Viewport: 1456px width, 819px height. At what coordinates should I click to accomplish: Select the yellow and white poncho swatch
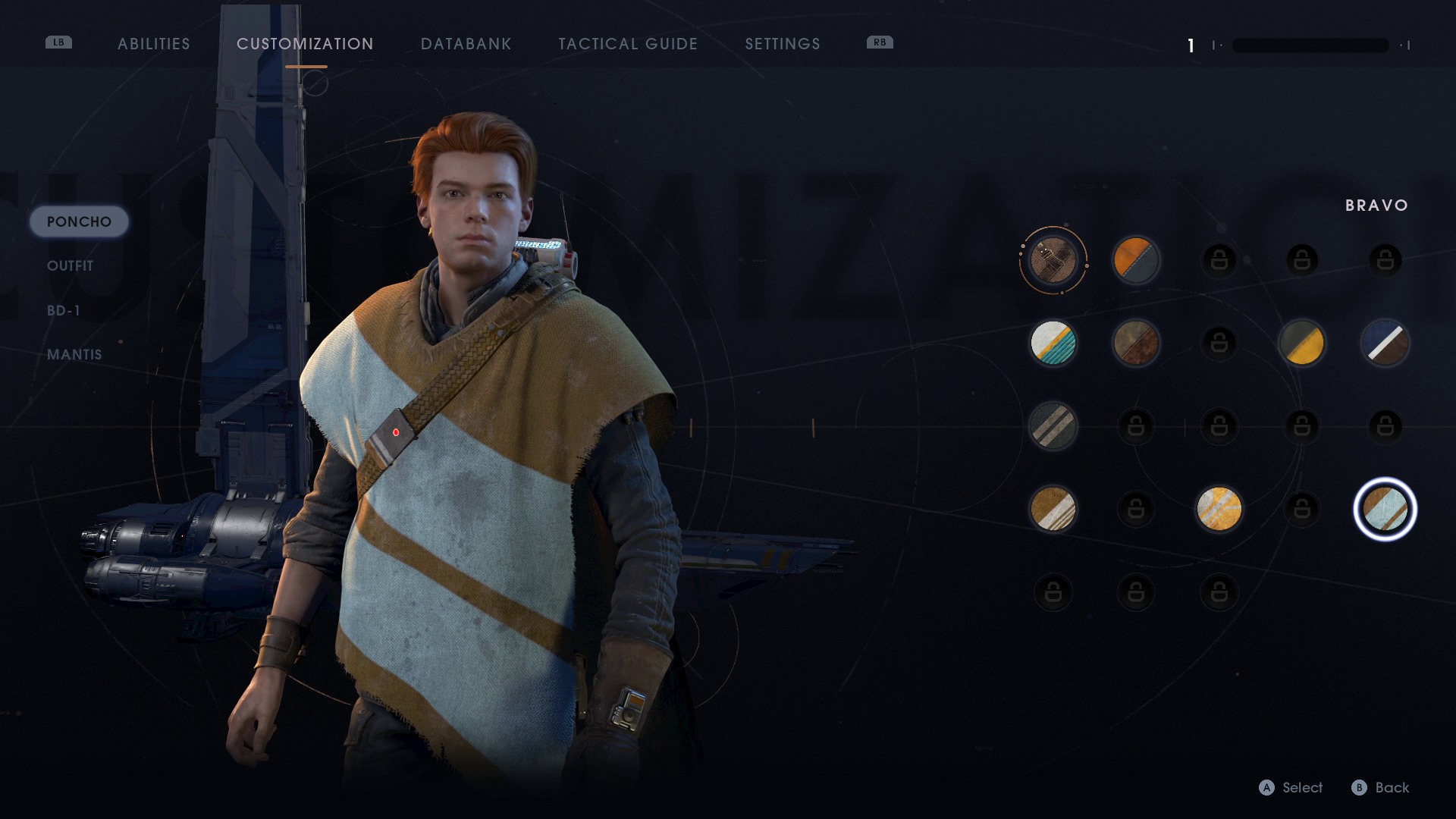(1219, 509)
